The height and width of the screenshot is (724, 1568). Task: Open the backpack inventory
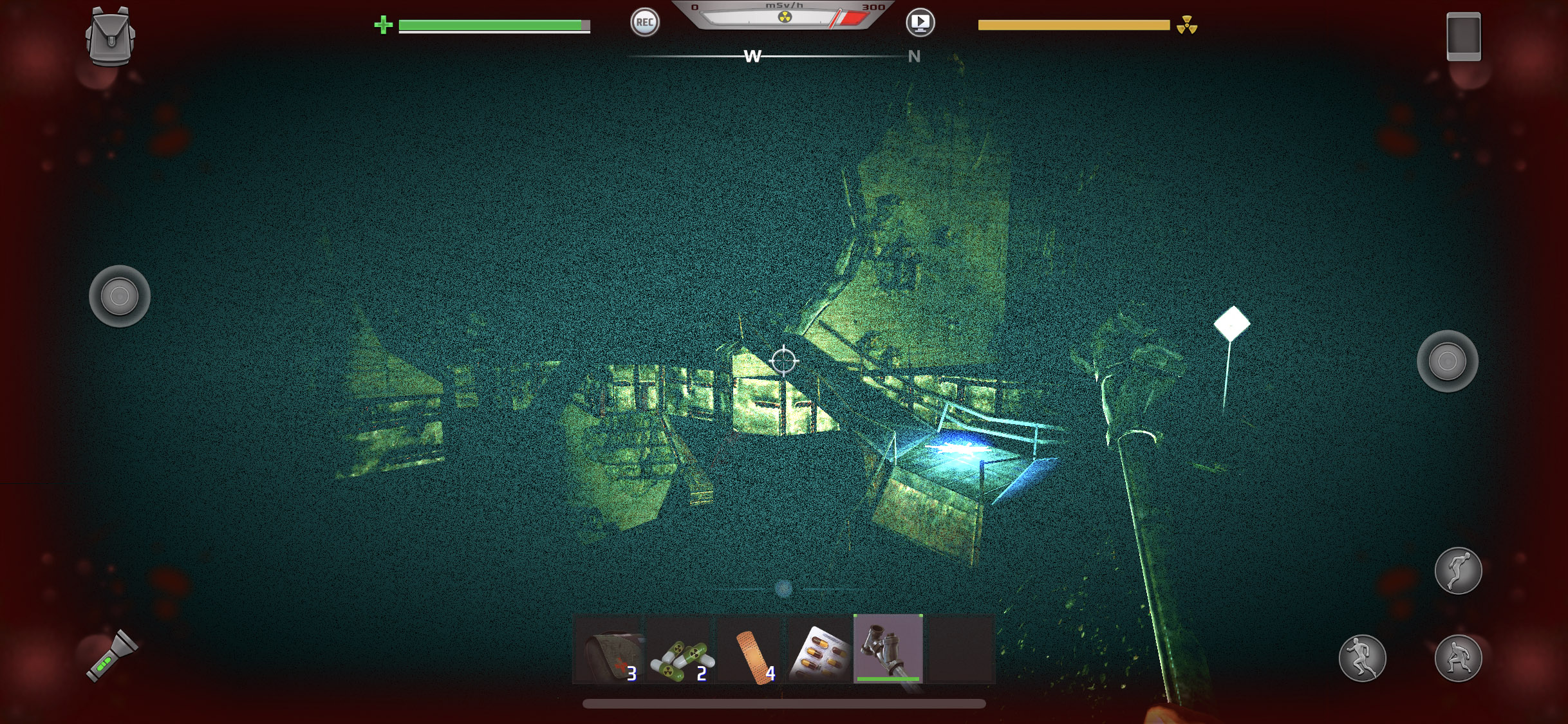tap(110, 36)
